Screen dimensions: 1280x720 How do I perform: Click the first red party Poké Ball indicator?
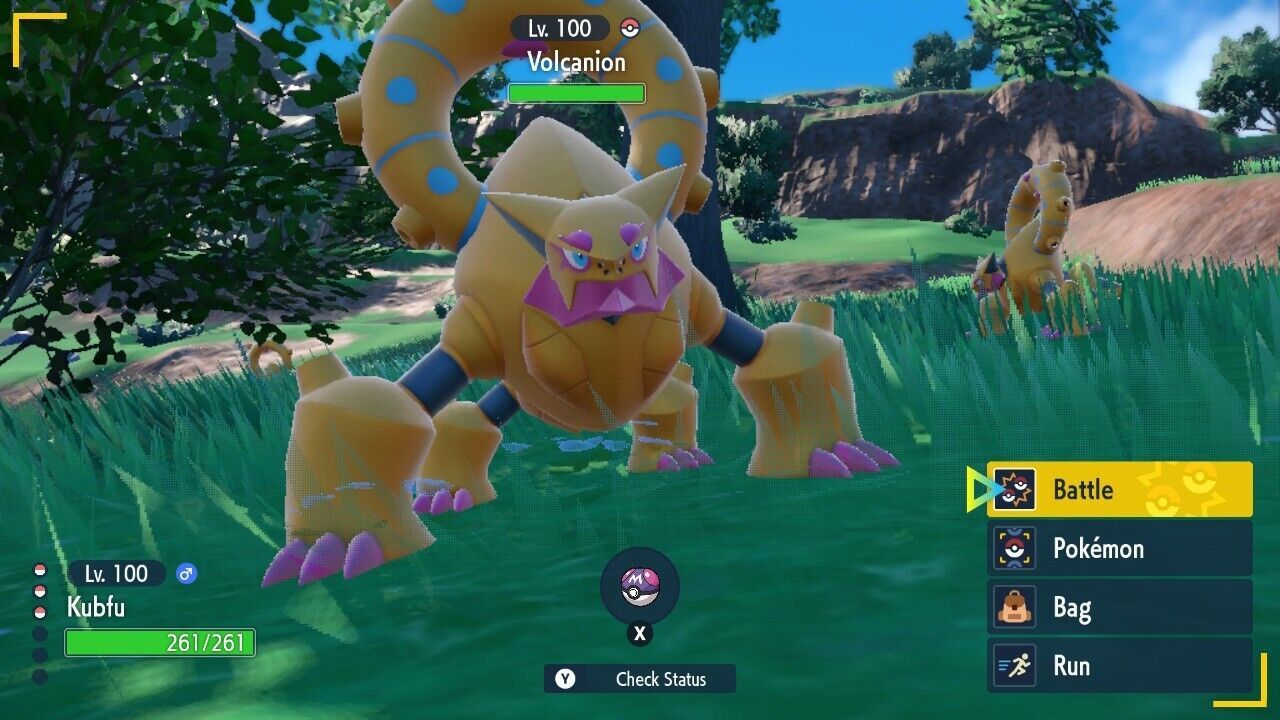pyautogui.click(x=39, y=570)
